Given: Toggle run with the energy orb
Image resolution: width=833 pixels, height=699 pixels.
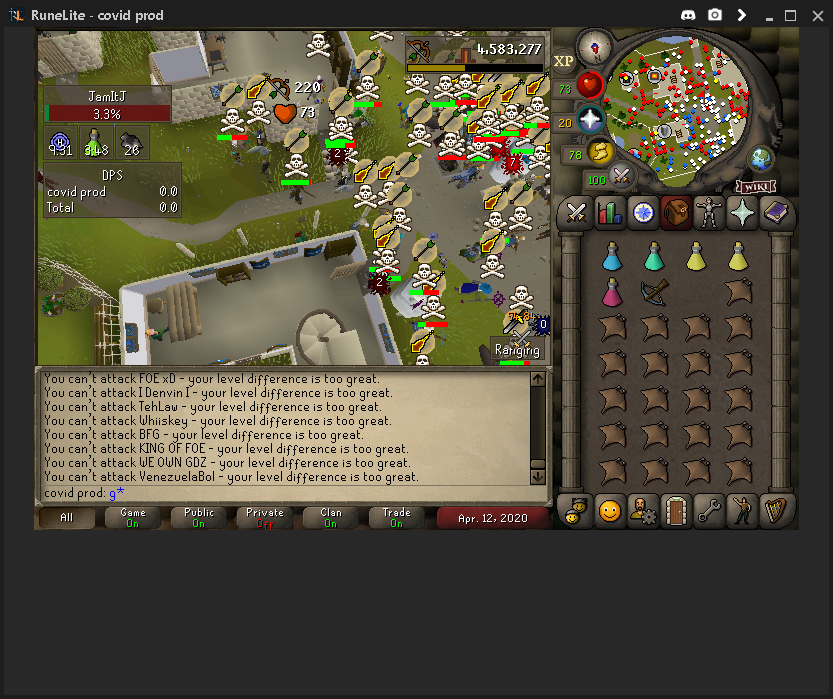Looking at the screenshot, I should click(601, 153).
